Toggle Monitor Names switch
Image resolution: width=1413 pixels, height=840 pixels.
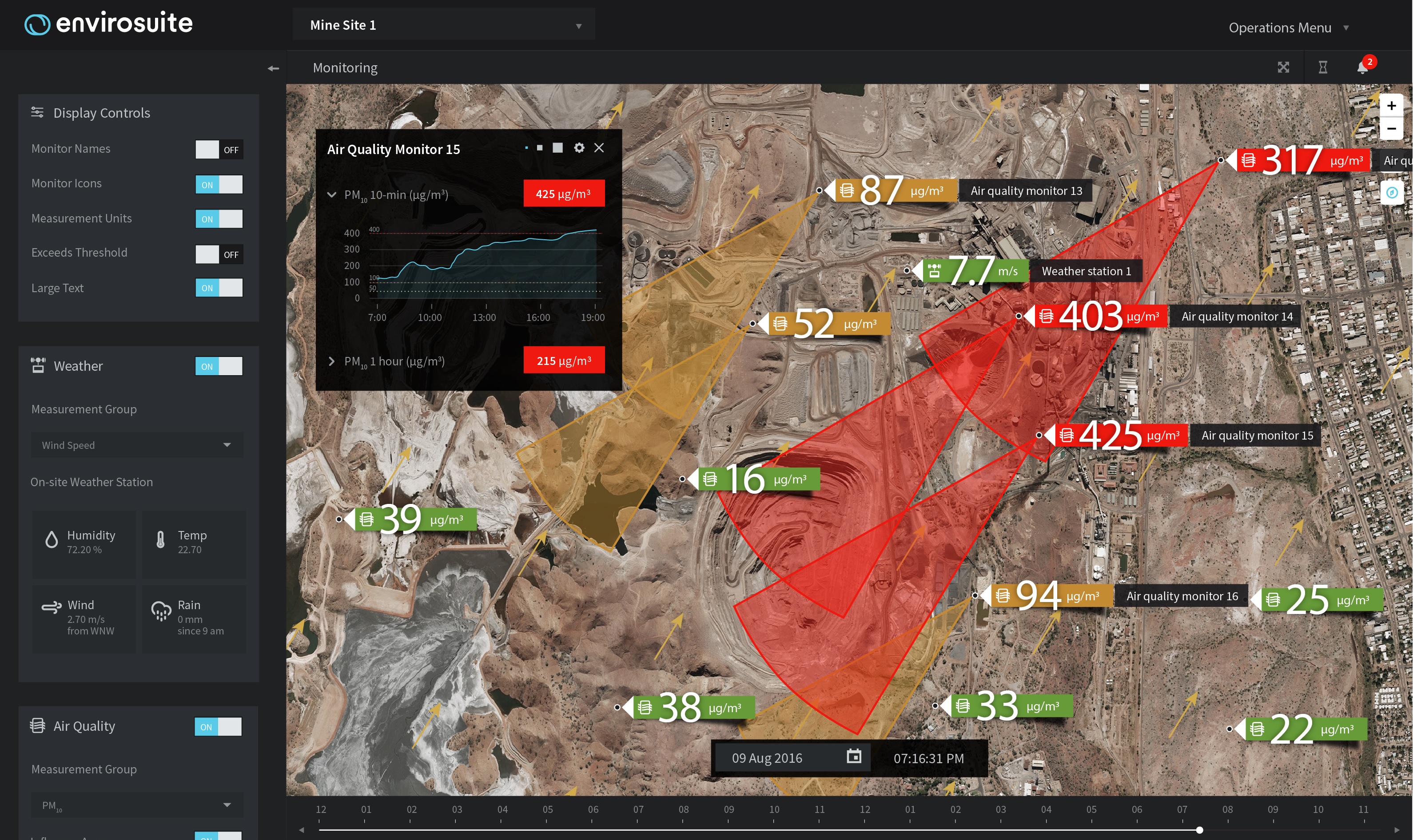(x=219, y=150)
